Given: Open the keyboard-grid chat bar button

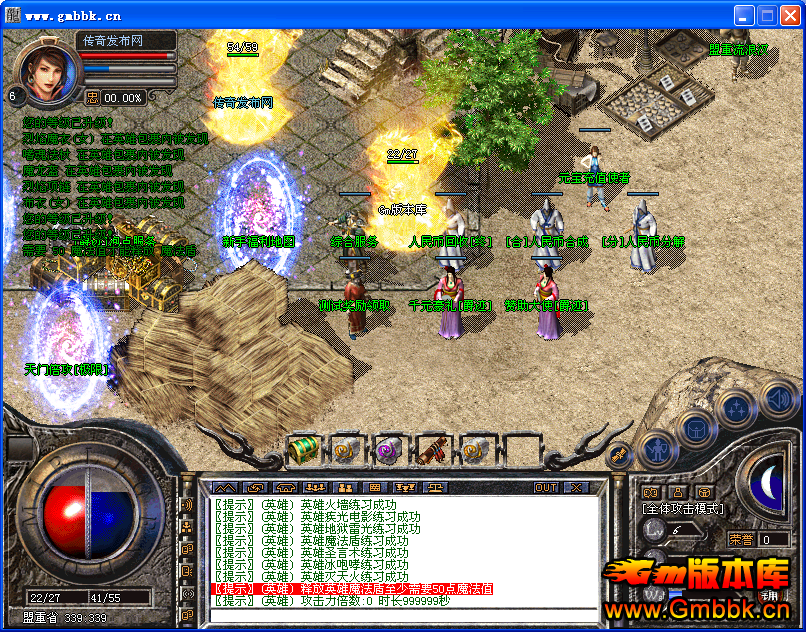Looking at the screenshot, I should pyautogui.click(x=375, y=488).
